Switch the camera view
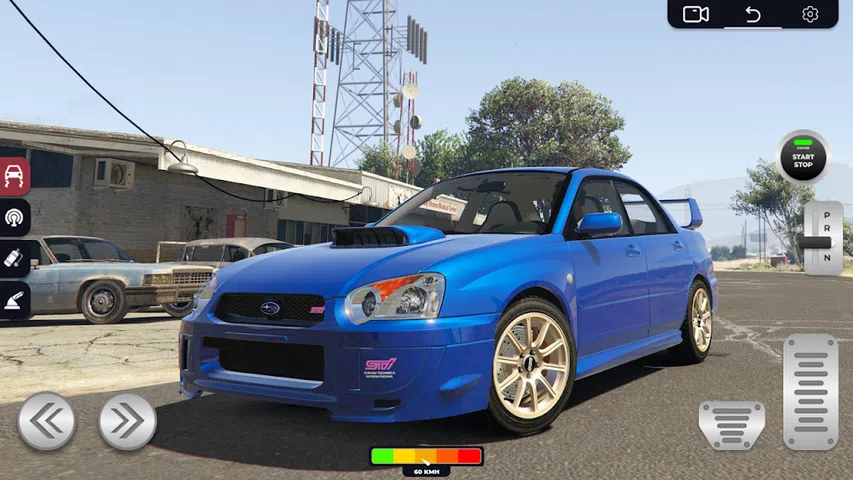 point(695,14)
